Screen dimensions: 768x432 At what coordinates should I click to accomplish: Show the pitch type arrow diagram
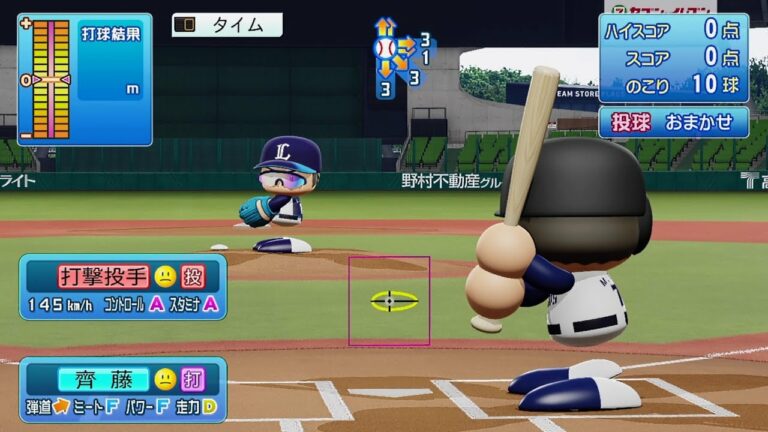click(x=400, y=56)
